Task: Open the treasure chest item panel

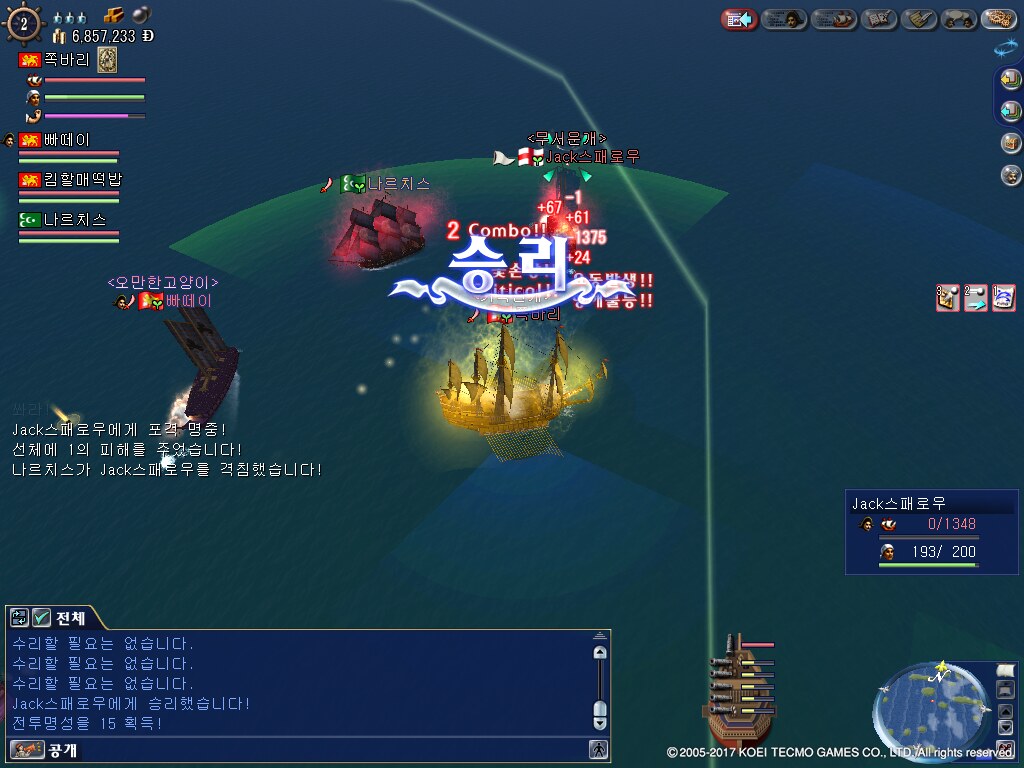Action: coord(1011,143)
